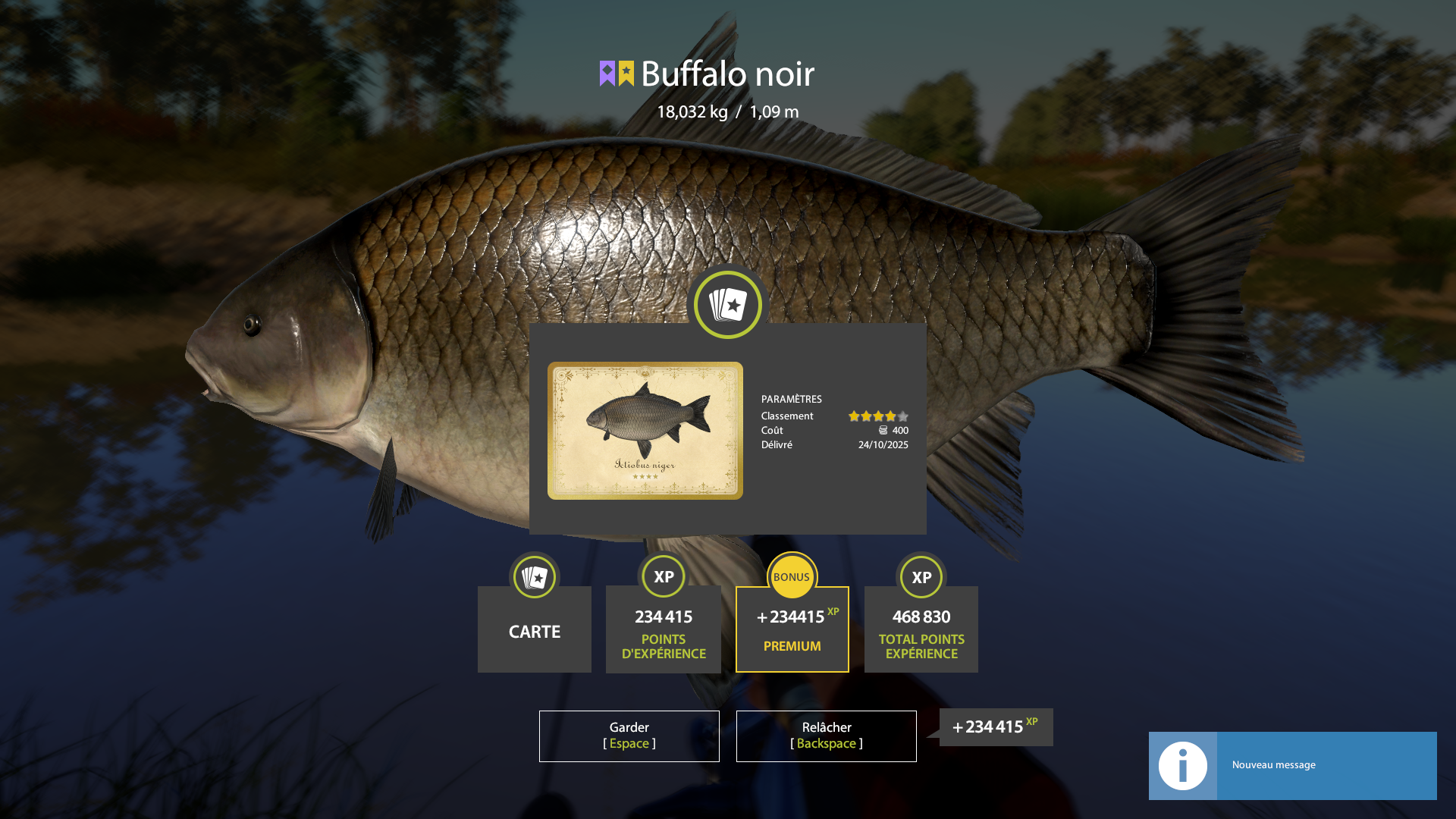Select the Premium bonus XP tile
The height and width of the screenshot is (819, 1456).
coord(792,629)
